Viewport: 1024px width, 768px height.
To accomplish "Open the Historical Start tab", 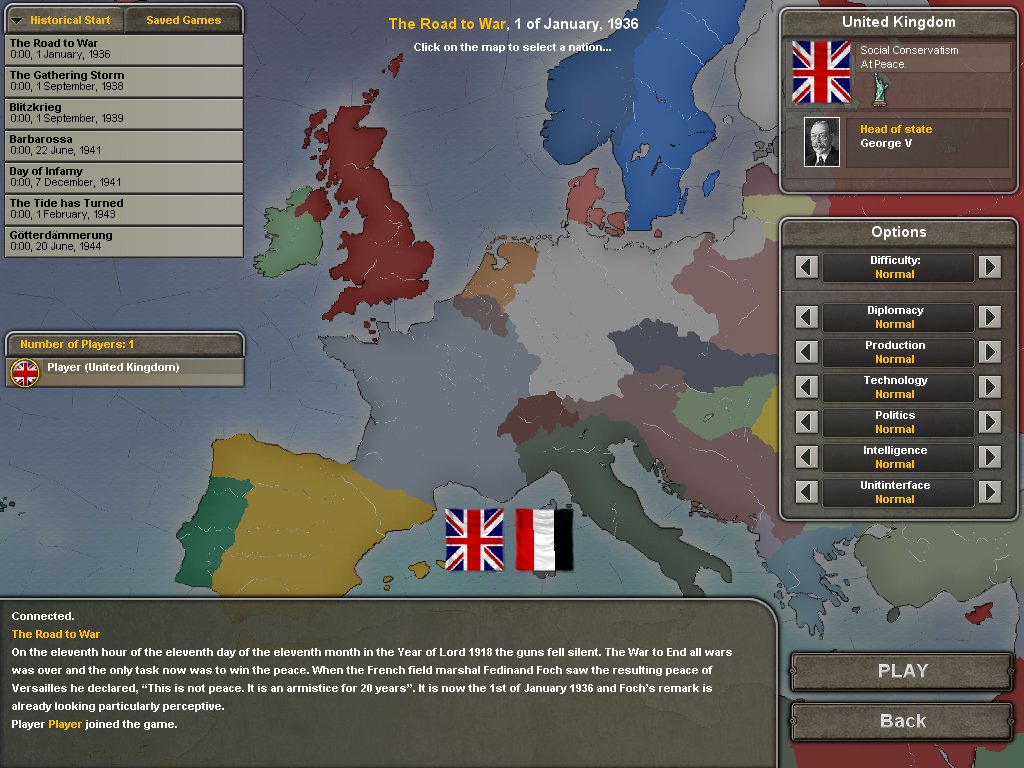I will point(65,20).
